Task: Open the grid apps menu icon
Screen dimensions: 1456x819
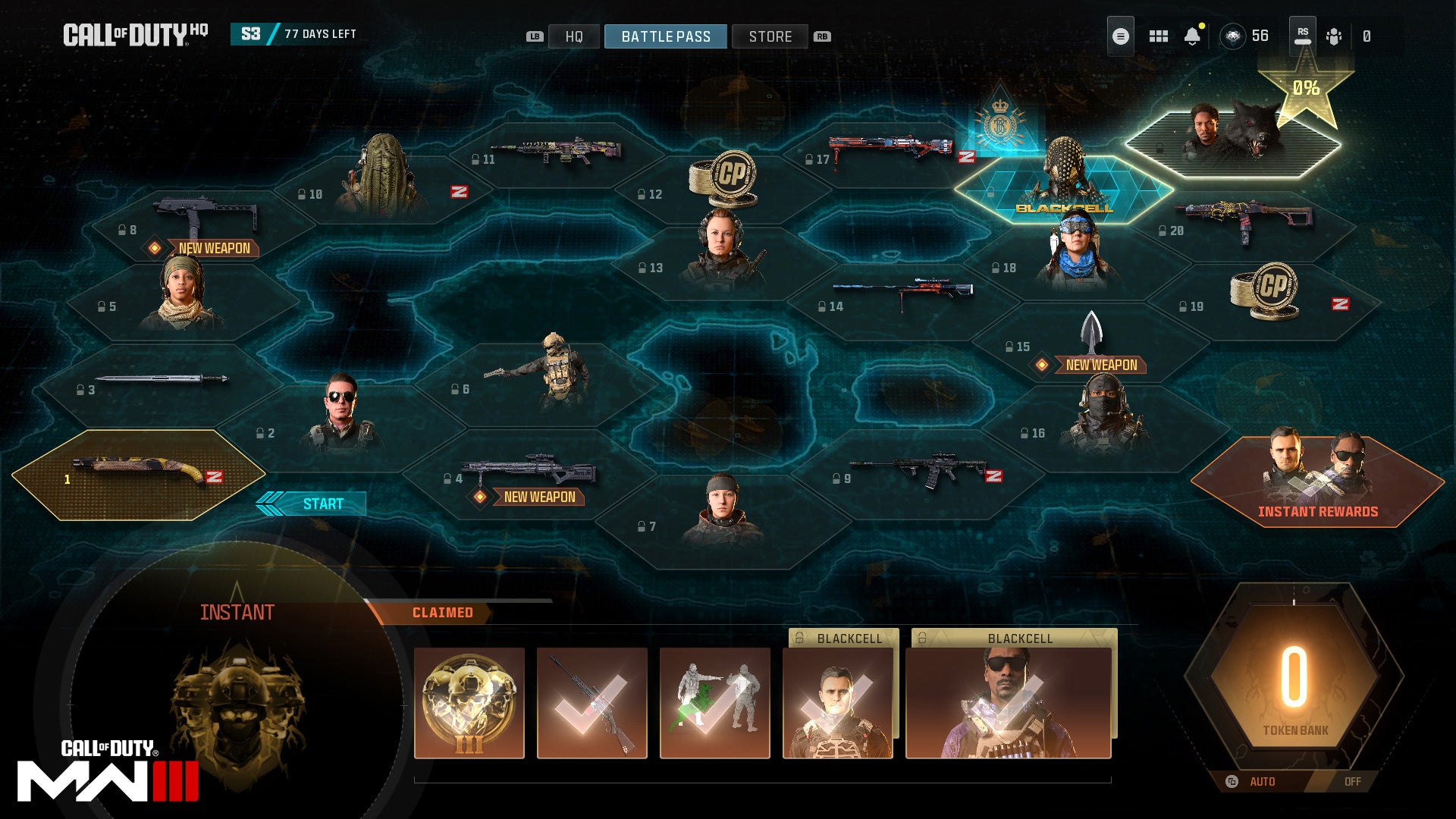Action: (1158, 36)
